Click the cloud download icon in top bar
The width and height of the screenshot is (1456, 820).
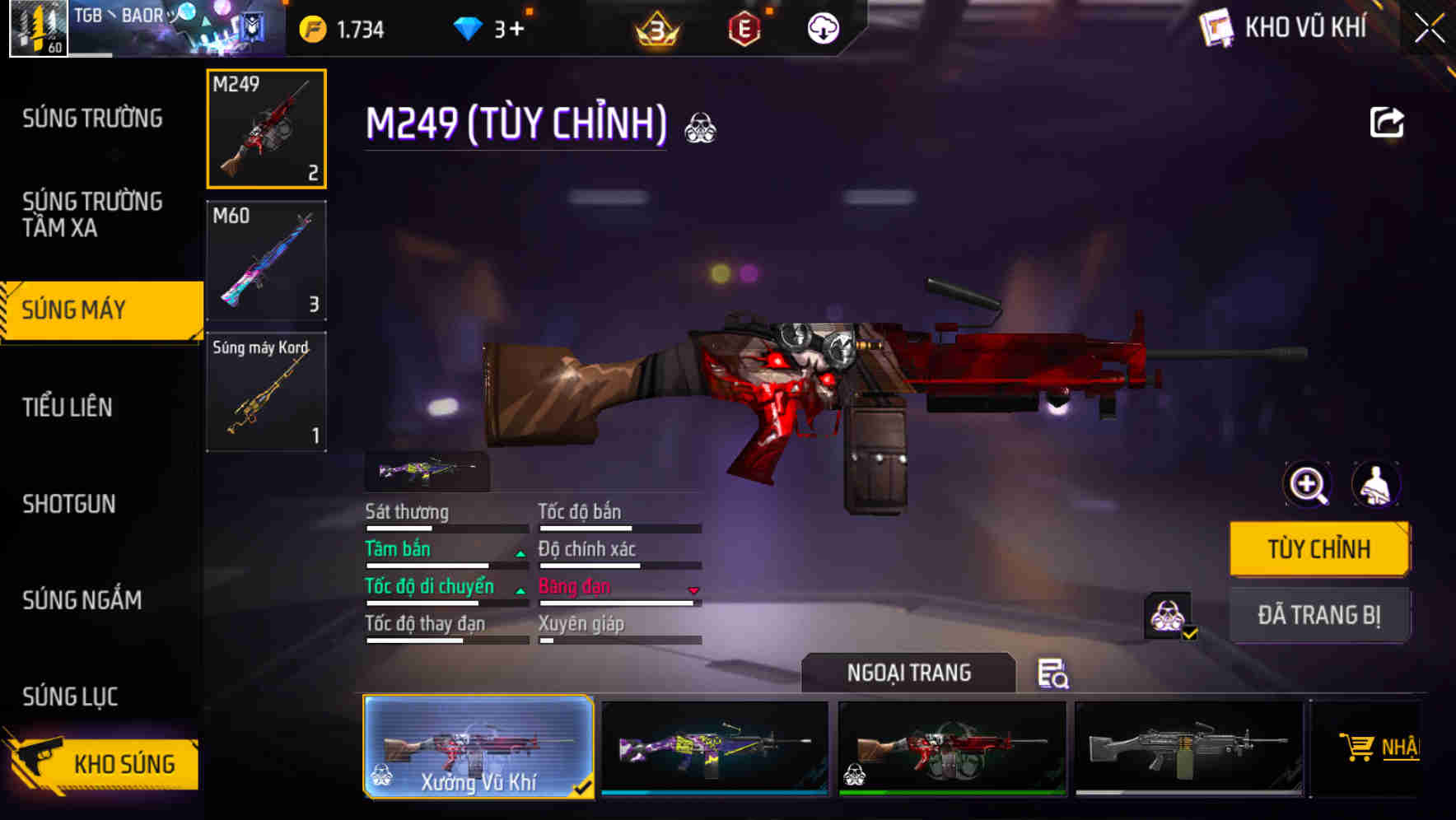[x=821, y=27]
